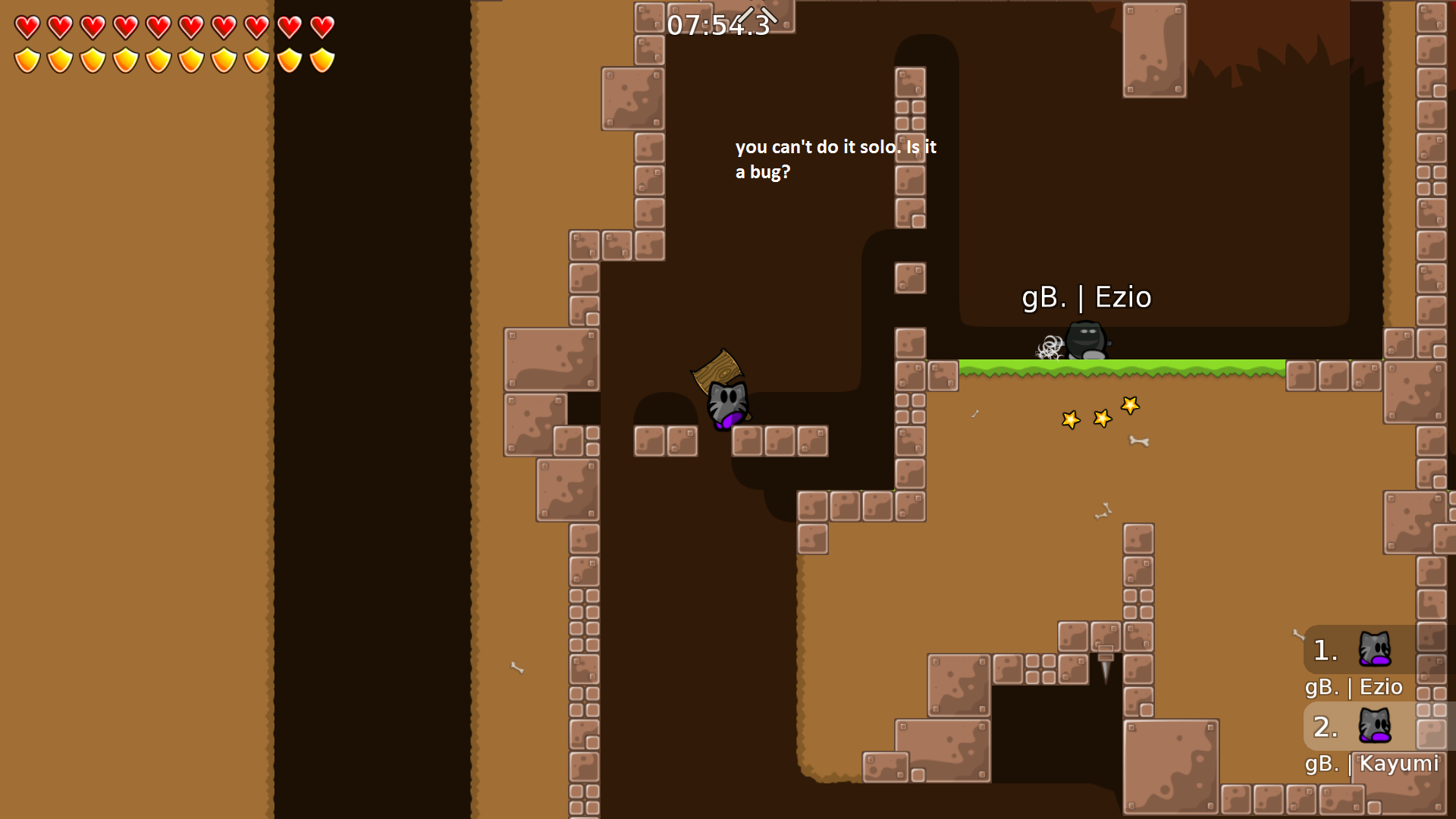The image size is (1456, 819).
Task: Click the 07:54.3 timer display
Action: click(716, 27)
